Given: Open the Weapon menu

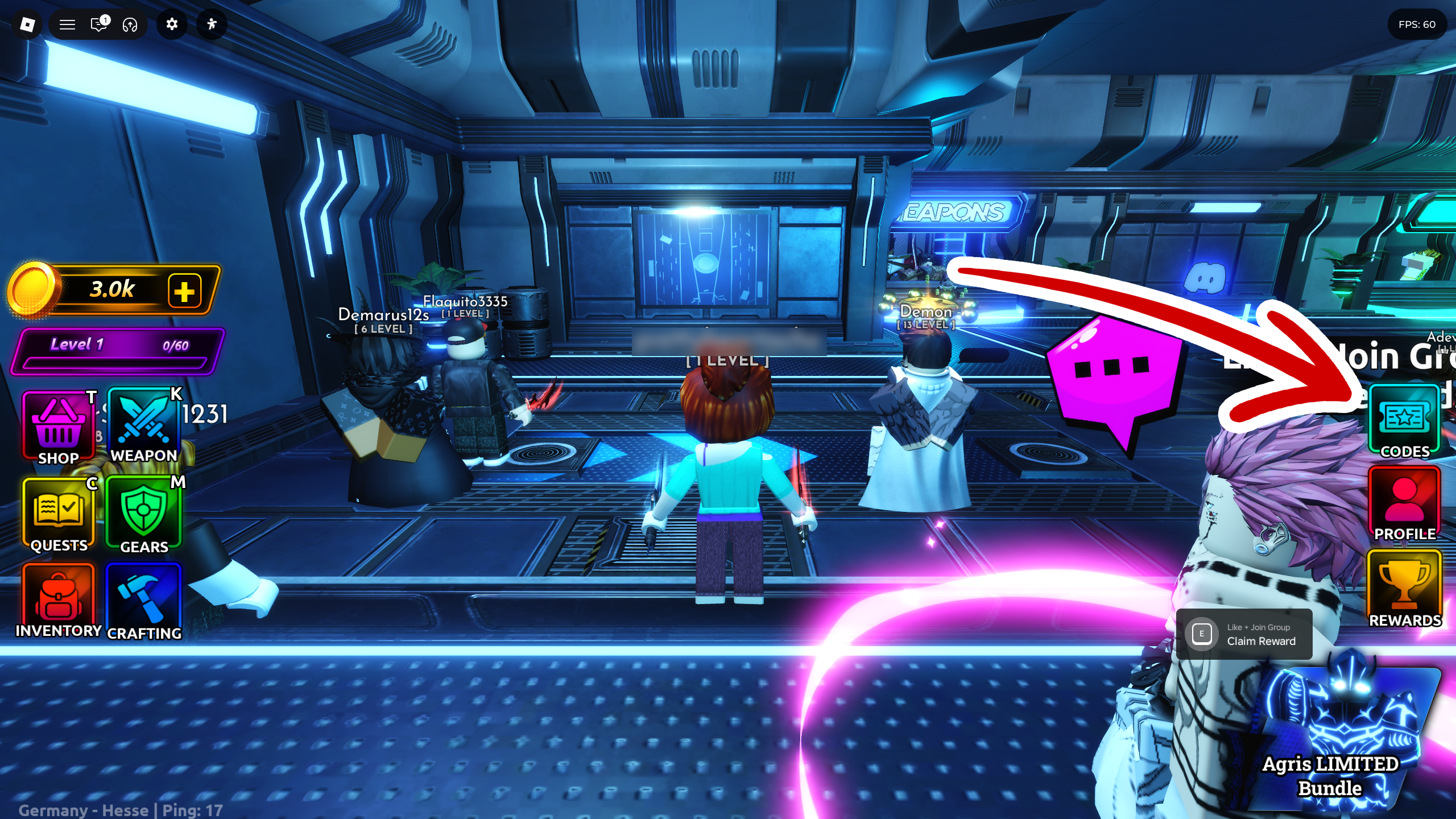Looking at the screenshot, I should [143, 426].
